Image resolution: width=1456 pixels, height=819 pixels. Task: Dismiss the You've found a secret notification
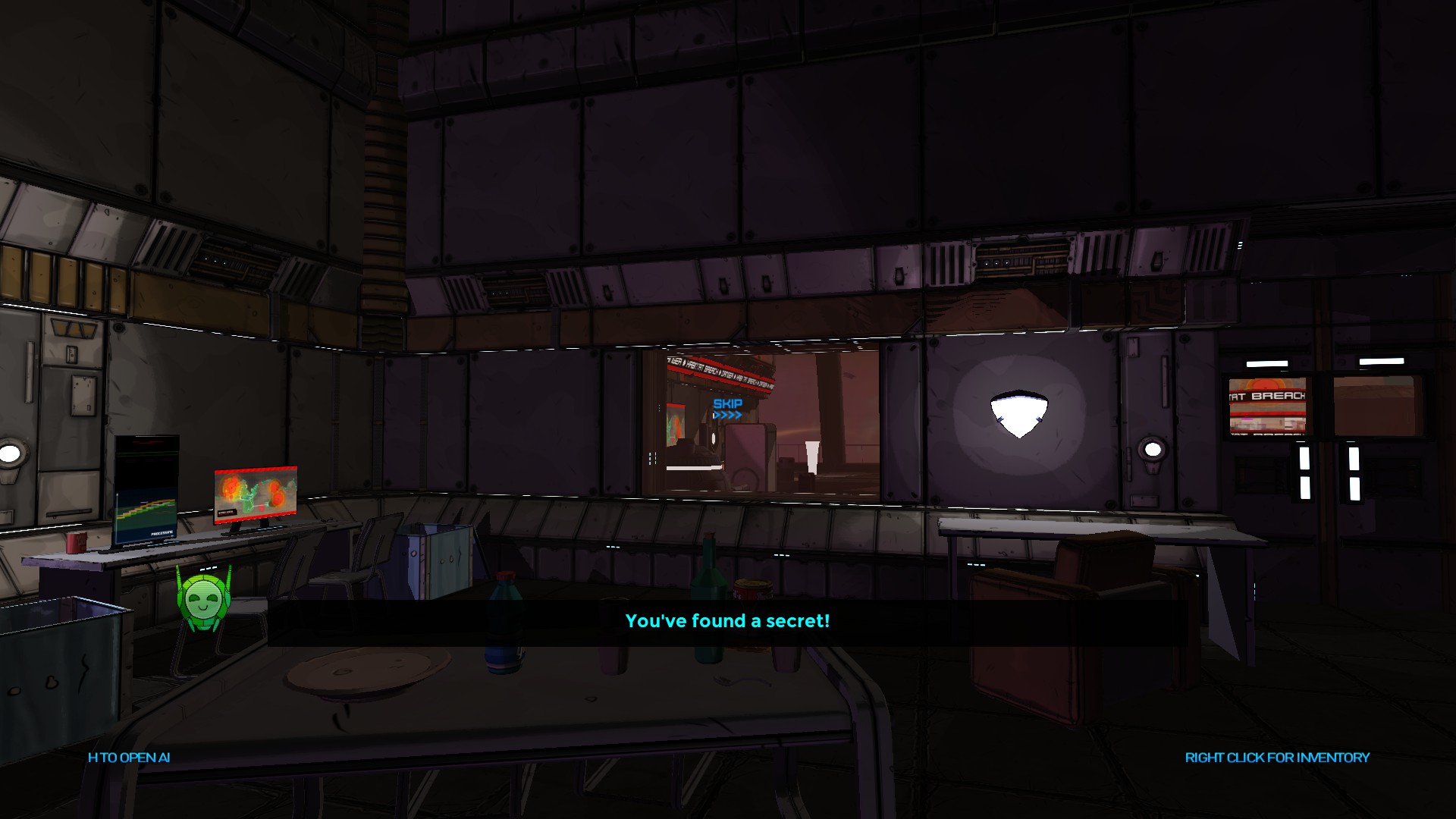coord(727,621)
